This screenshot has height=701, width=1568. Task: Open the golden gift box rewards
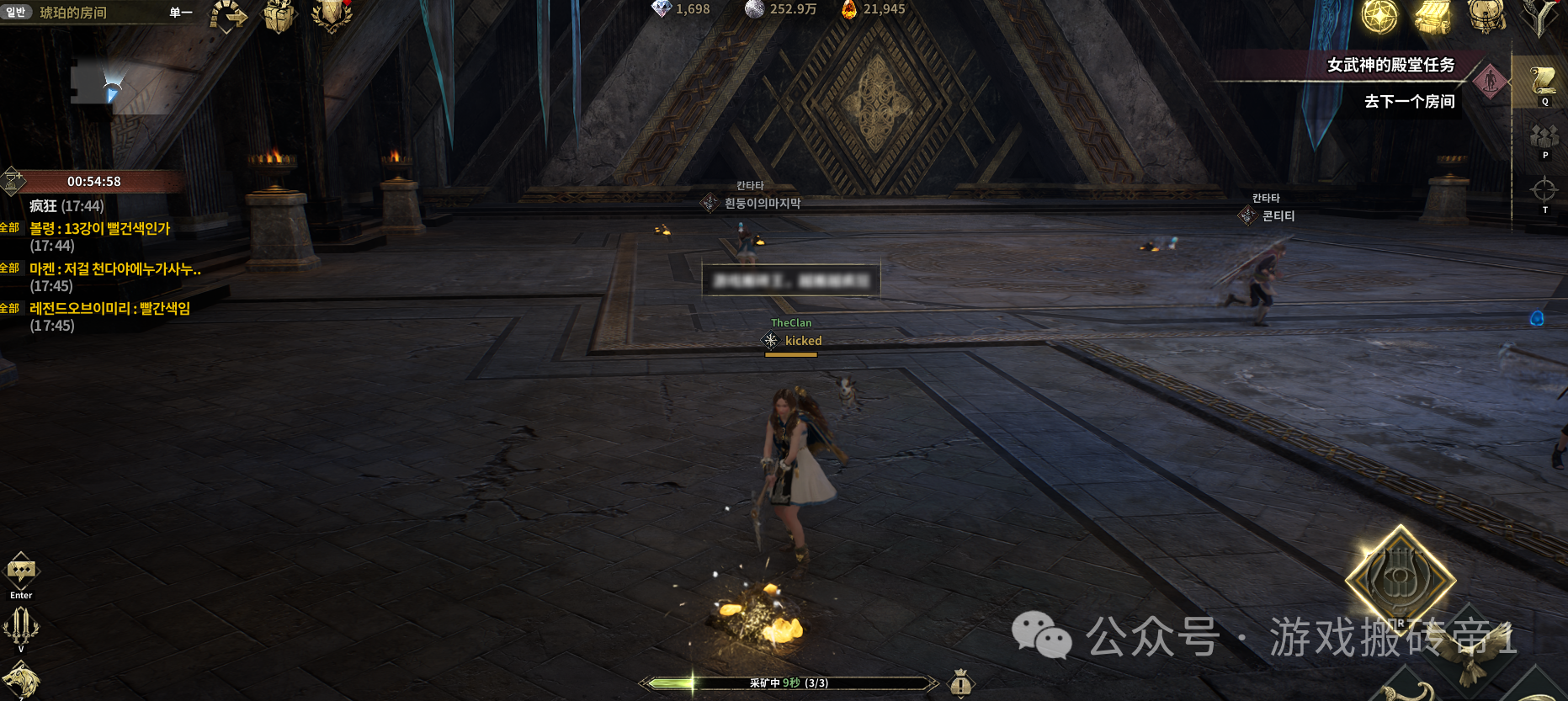279,16
